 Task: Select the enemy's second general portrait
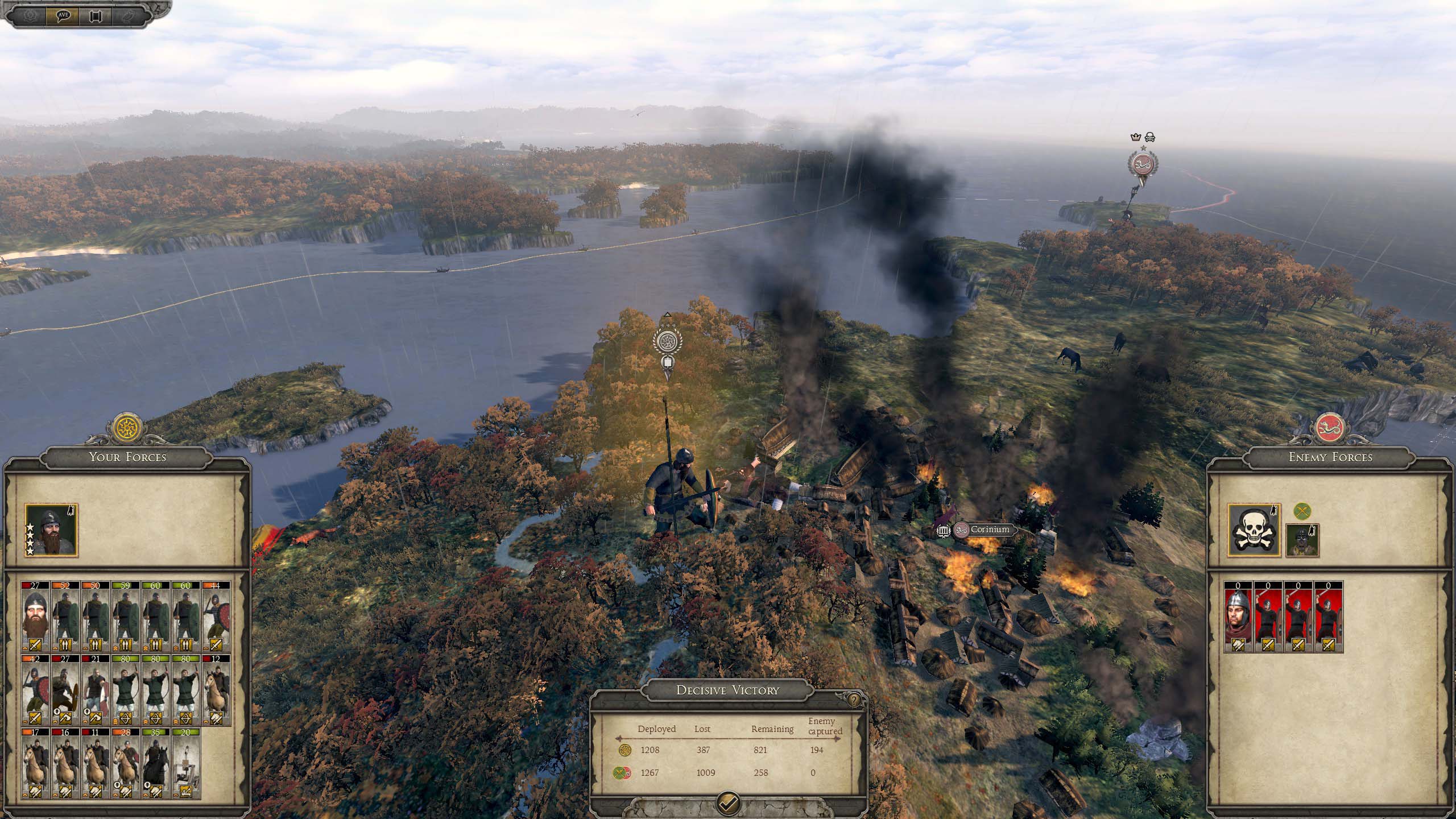(x=1302, y=540)
